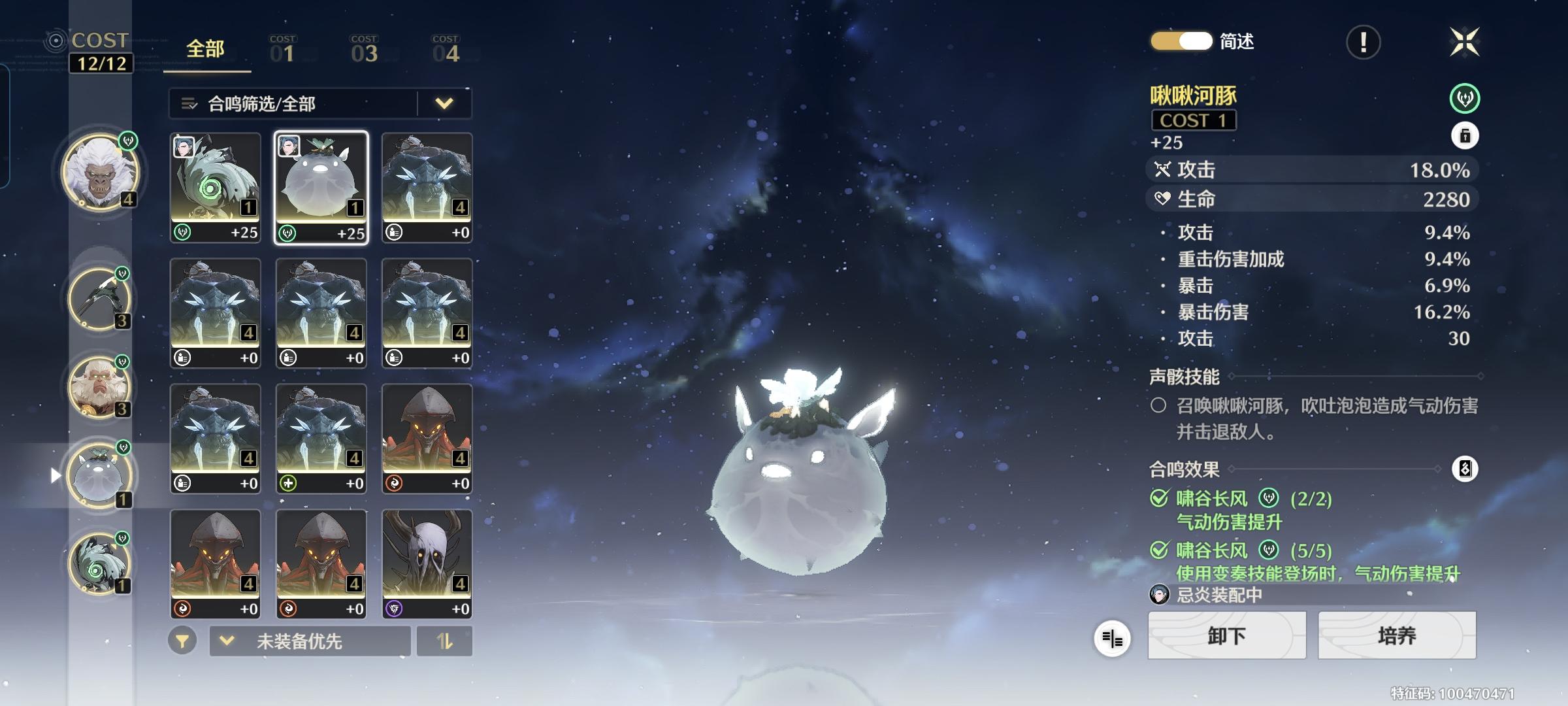
Task: Open the 合鸣效果 sonata effect details icon
Action: (1465, 469)
